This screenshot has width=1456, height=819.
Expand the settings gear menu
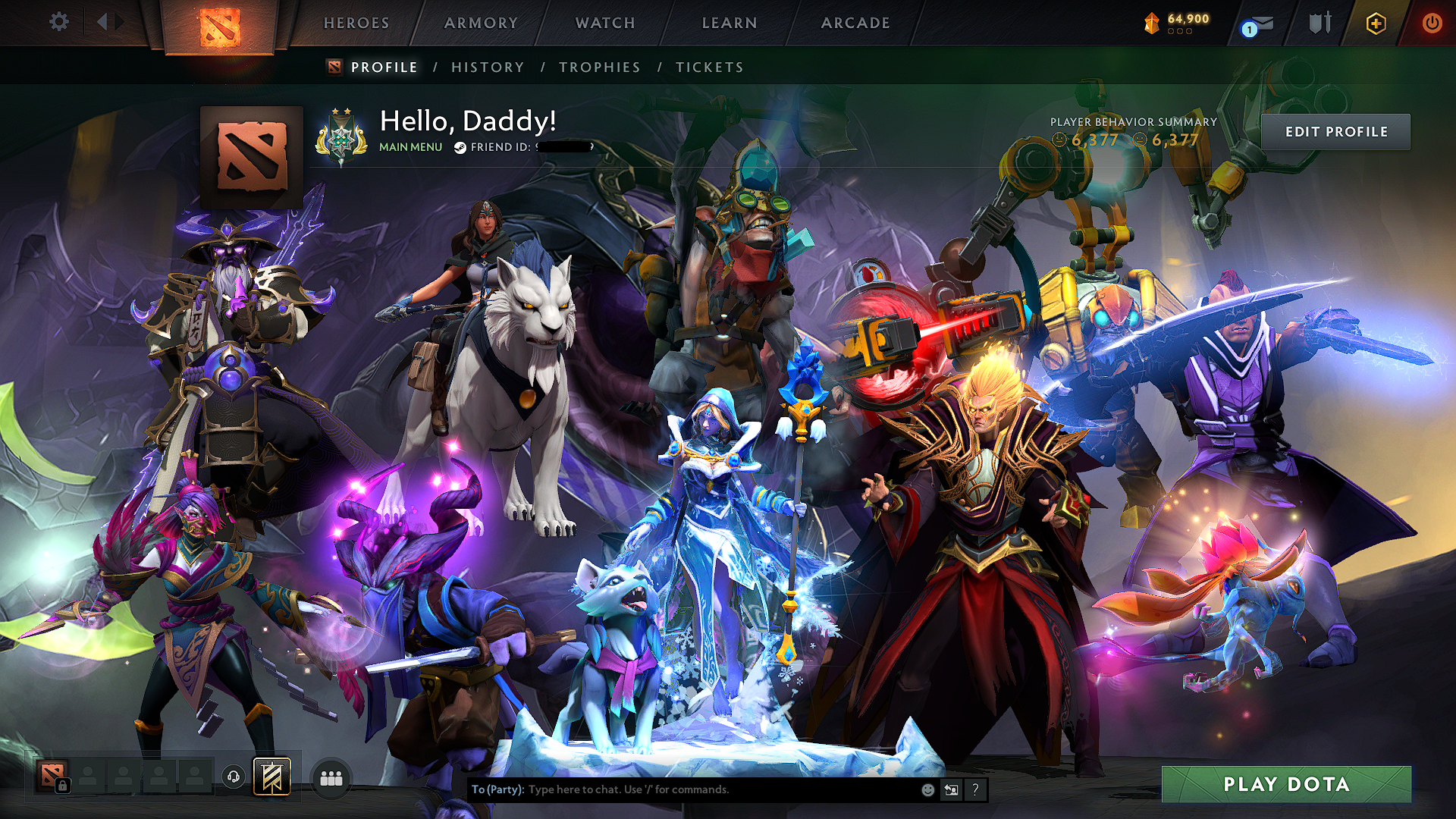(58, 22)
